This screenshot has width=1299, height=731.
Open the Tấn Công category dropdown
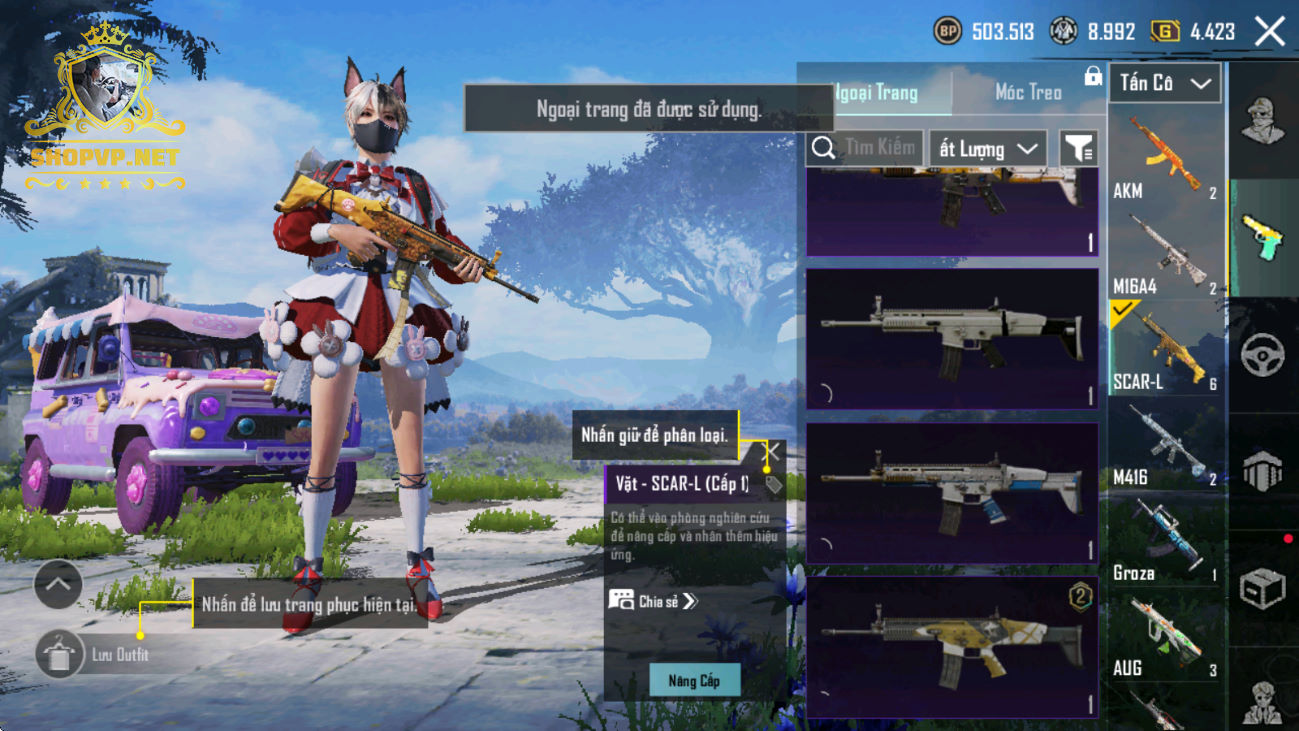click(x=1165, y=84)
